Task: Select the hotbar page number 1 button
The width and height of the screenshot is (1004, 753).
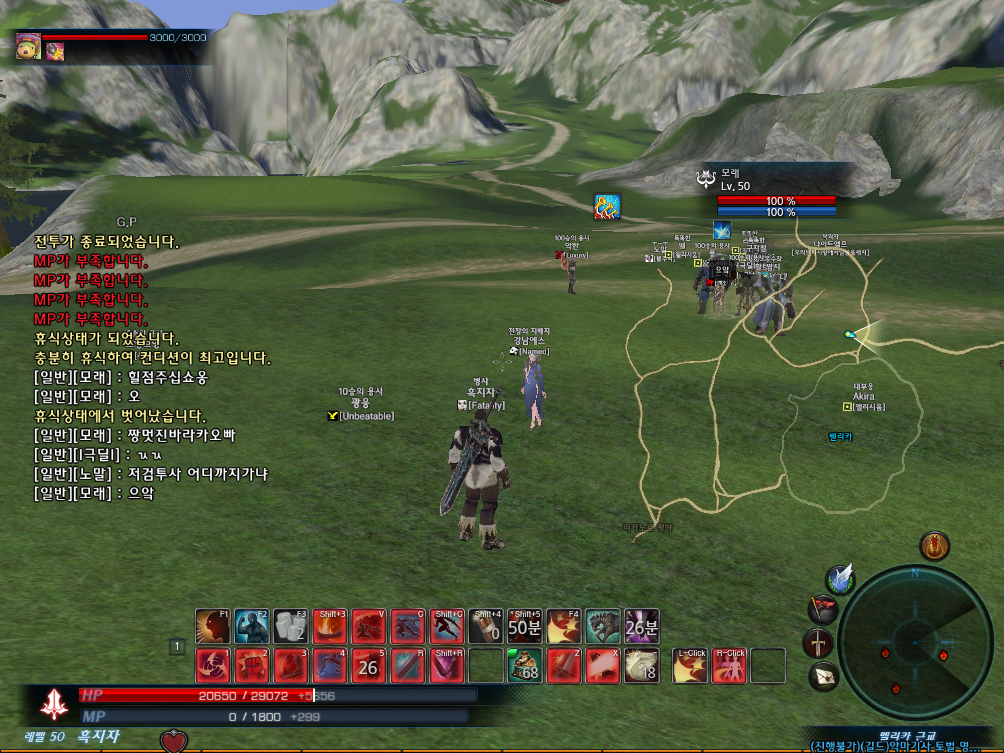Action: pos(176,647)
